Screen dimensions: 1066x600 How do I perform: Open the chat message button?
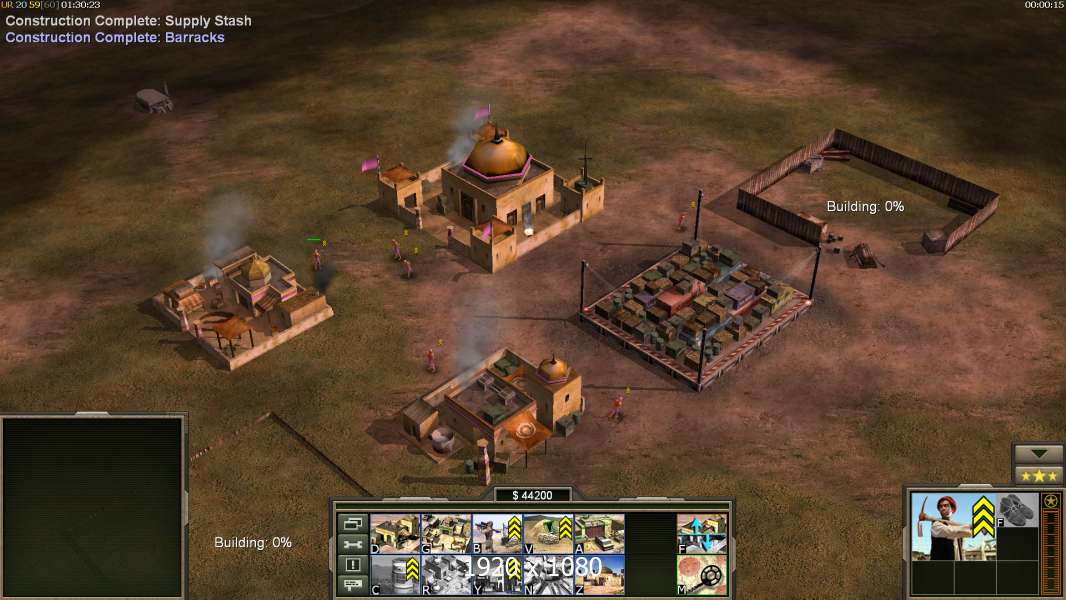tap(352, 586)
